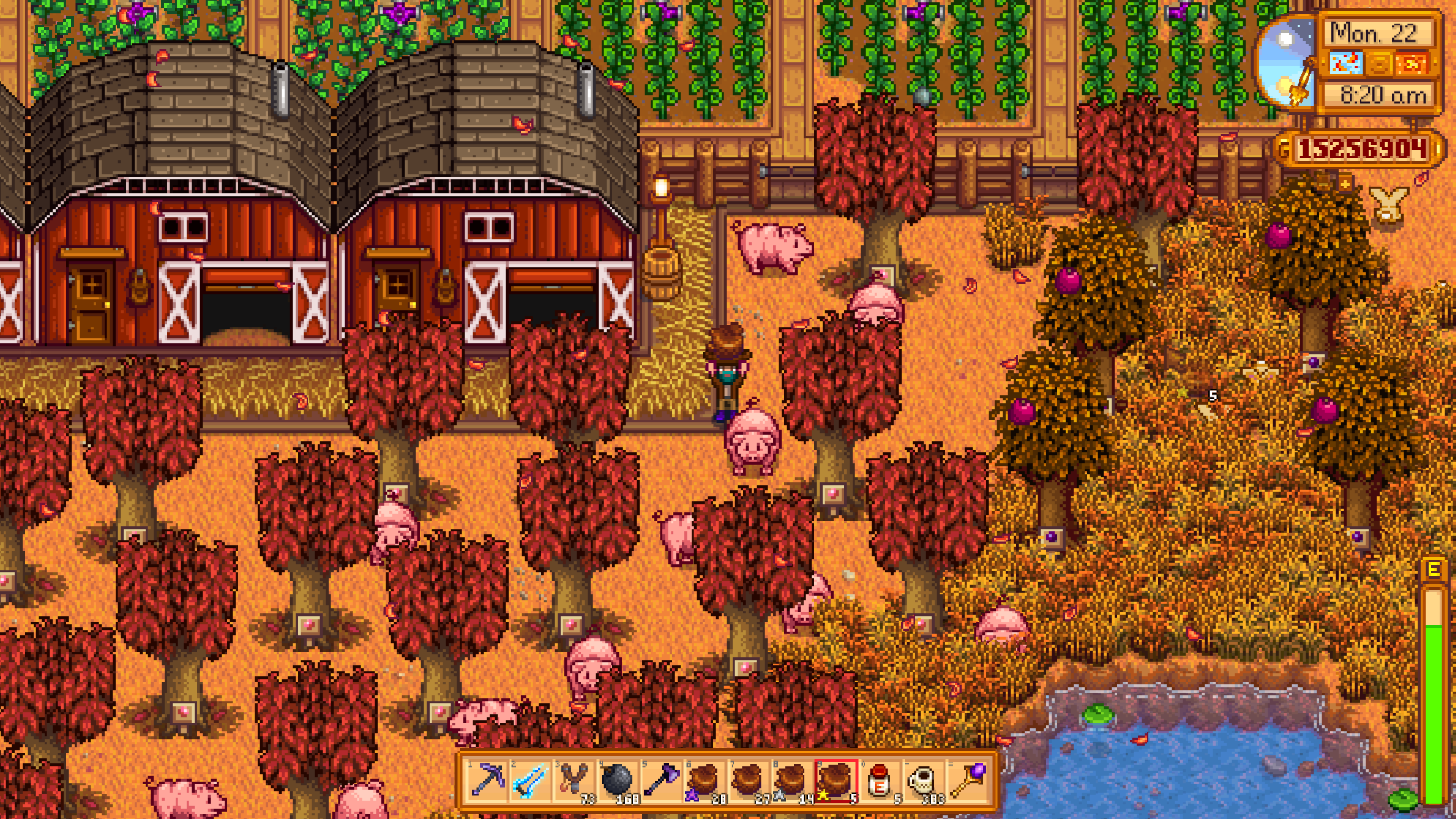The width and height of the screenshot is (1456, 819).
Task: Equip the glowing blue sword
Action: tap(531, 781)
